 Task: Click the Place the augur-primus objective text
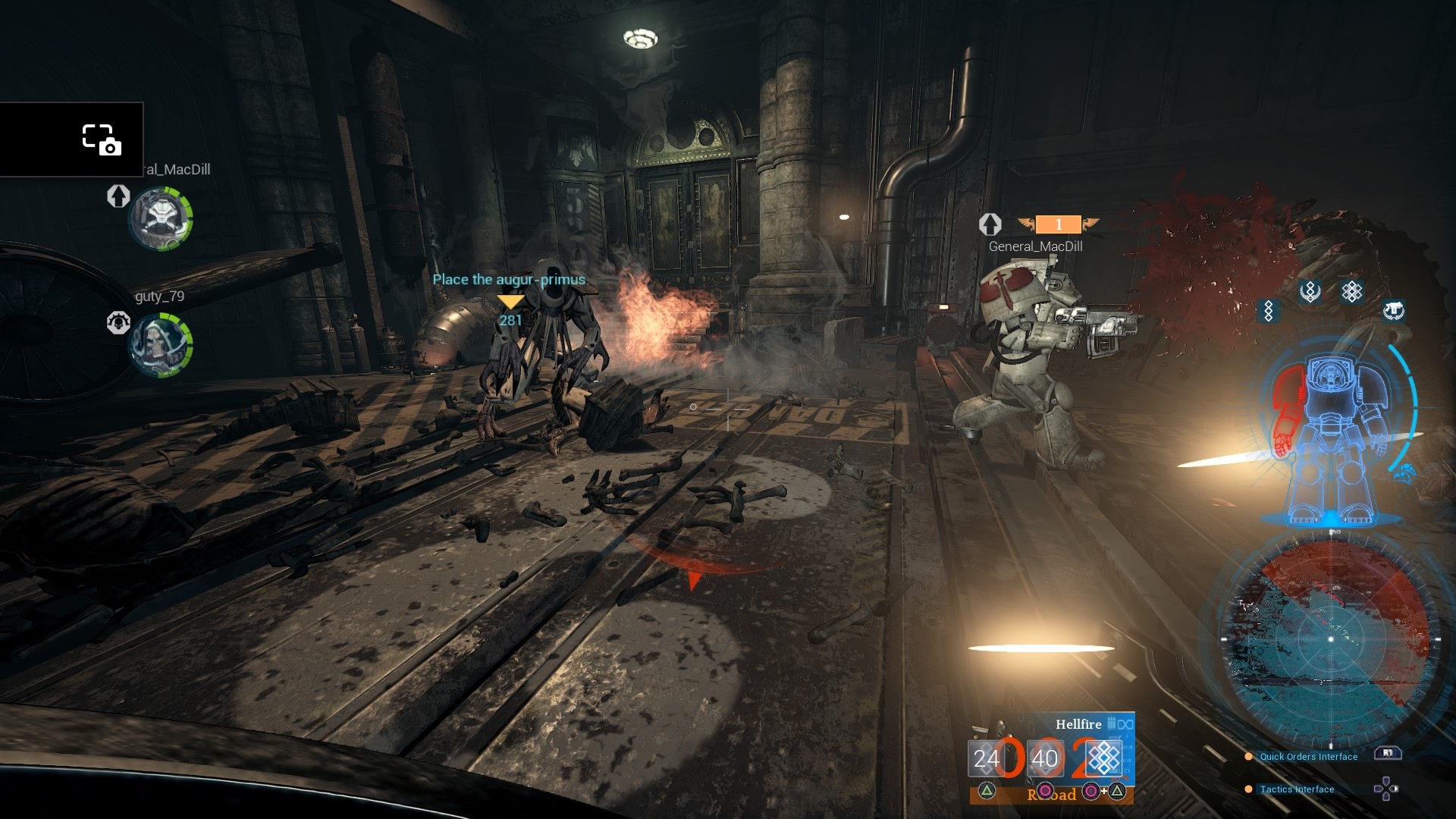(510, 280)
